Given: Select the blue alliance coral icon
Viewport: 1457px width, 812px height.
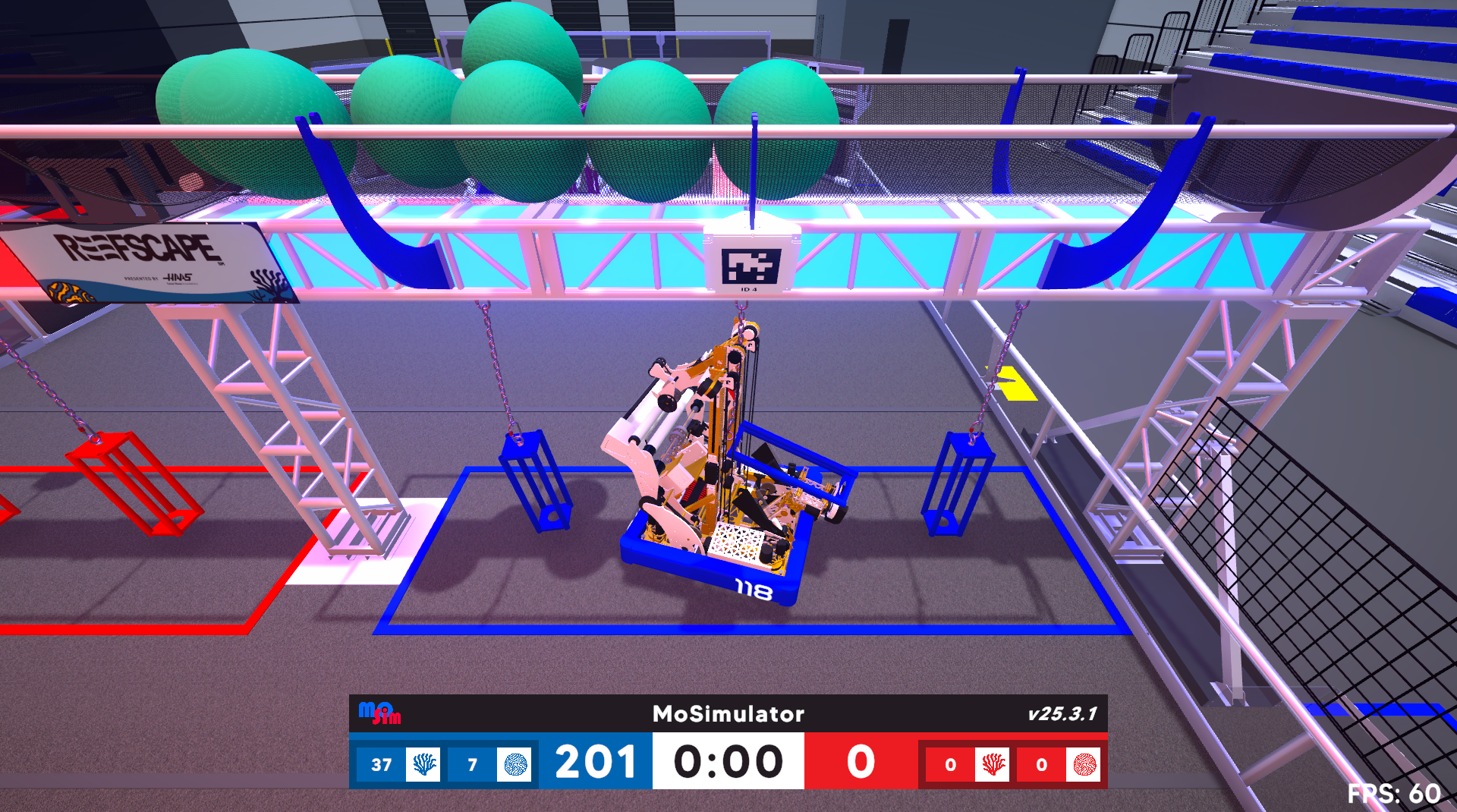Looking at the screenshot, I should [423, 764].
